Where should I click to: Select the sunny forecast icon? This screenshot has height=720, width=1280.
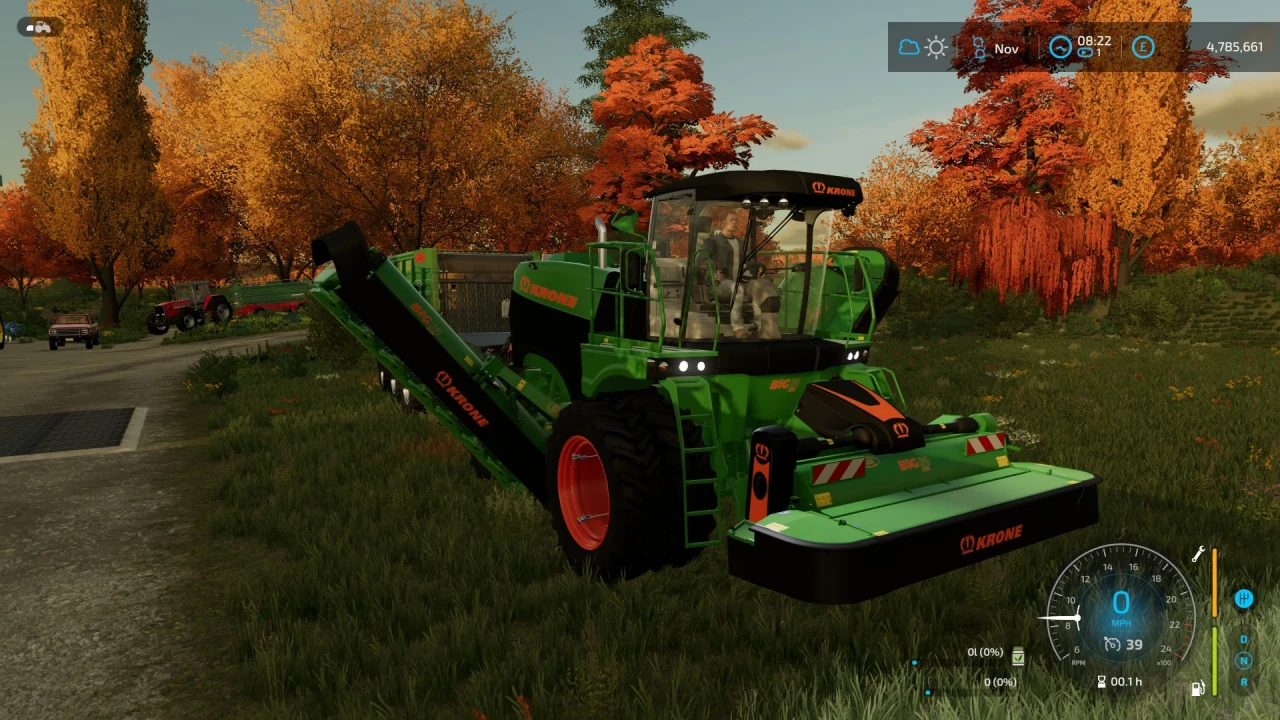(x=936, y=47)
